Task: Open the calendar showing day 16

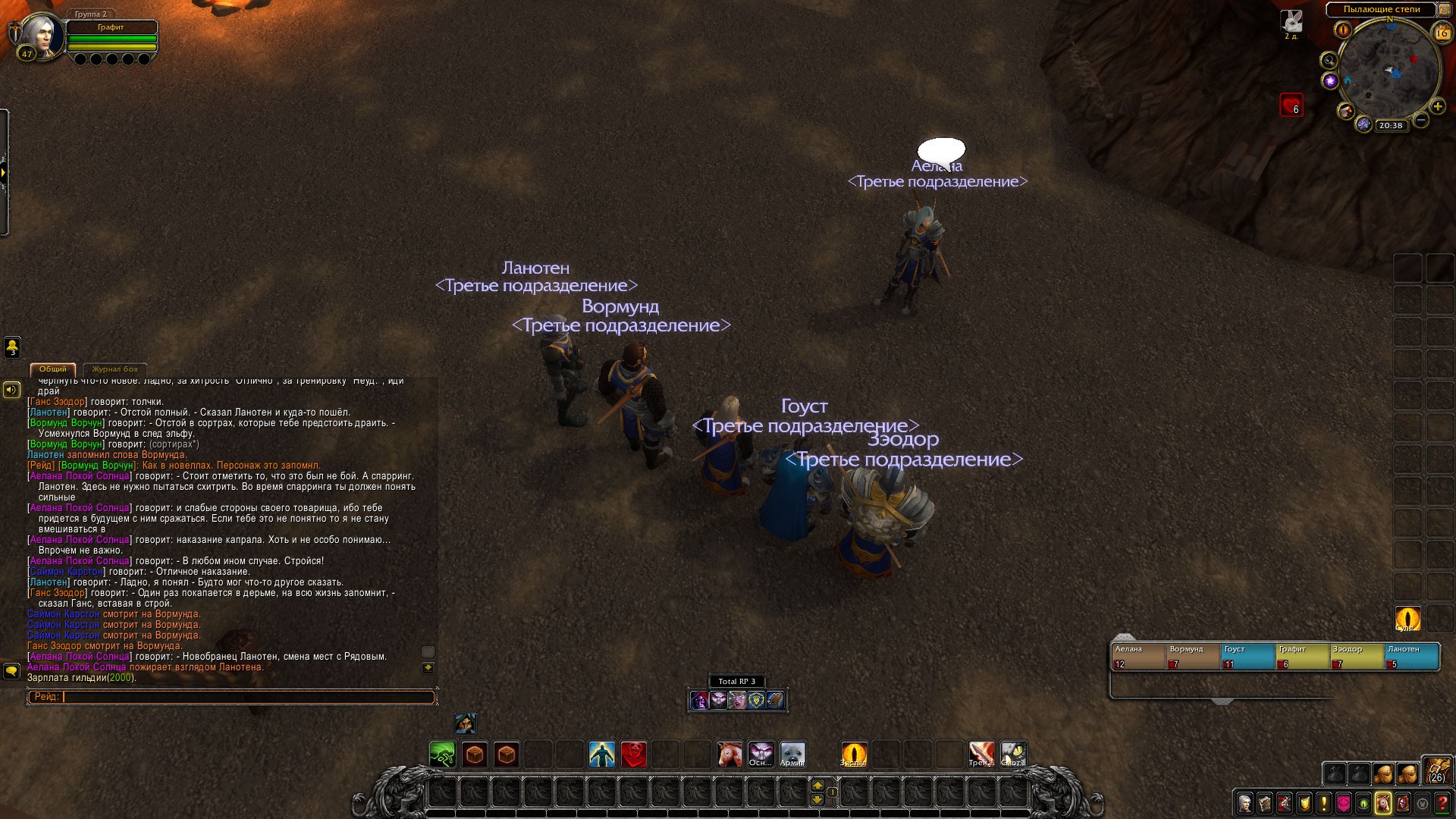Action: click(x=1442, y=33)
